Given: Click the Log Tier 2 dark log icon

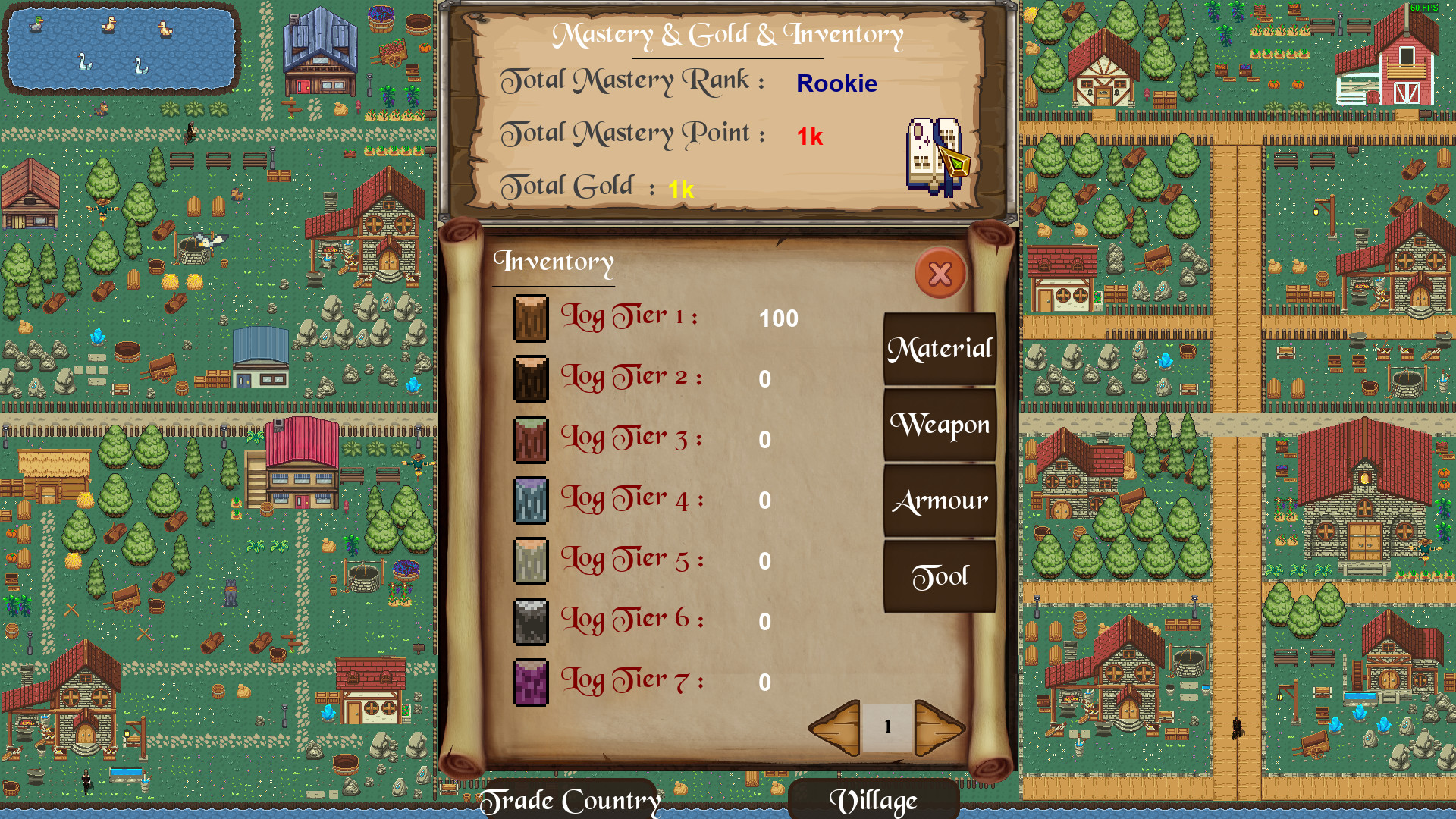Looking at the screenshot, I should pyautogui.click(x=529, y=377).
